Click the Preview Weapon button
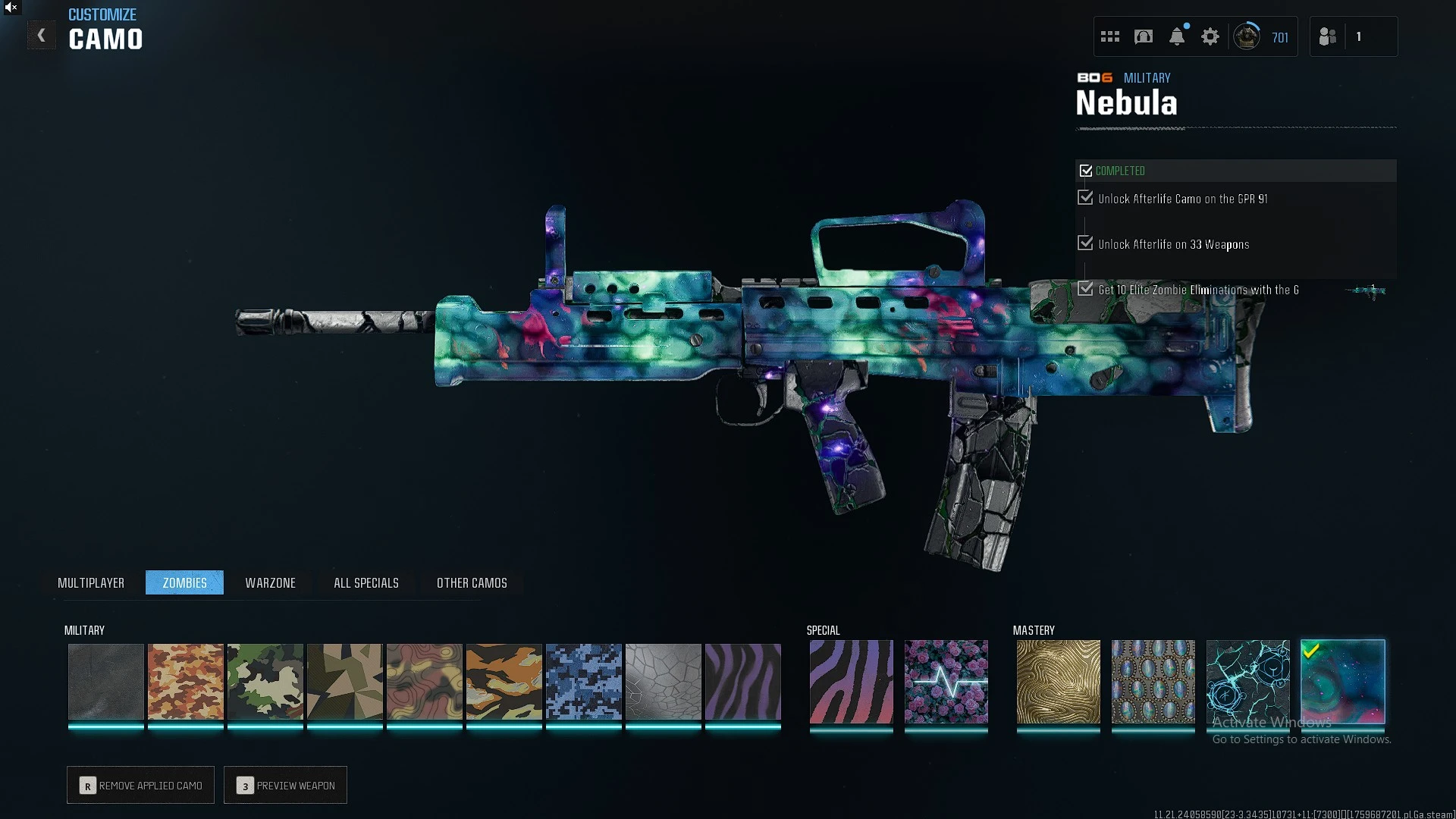The width and height of the screenshot is (1456, 819). click(x=286, y=785)
